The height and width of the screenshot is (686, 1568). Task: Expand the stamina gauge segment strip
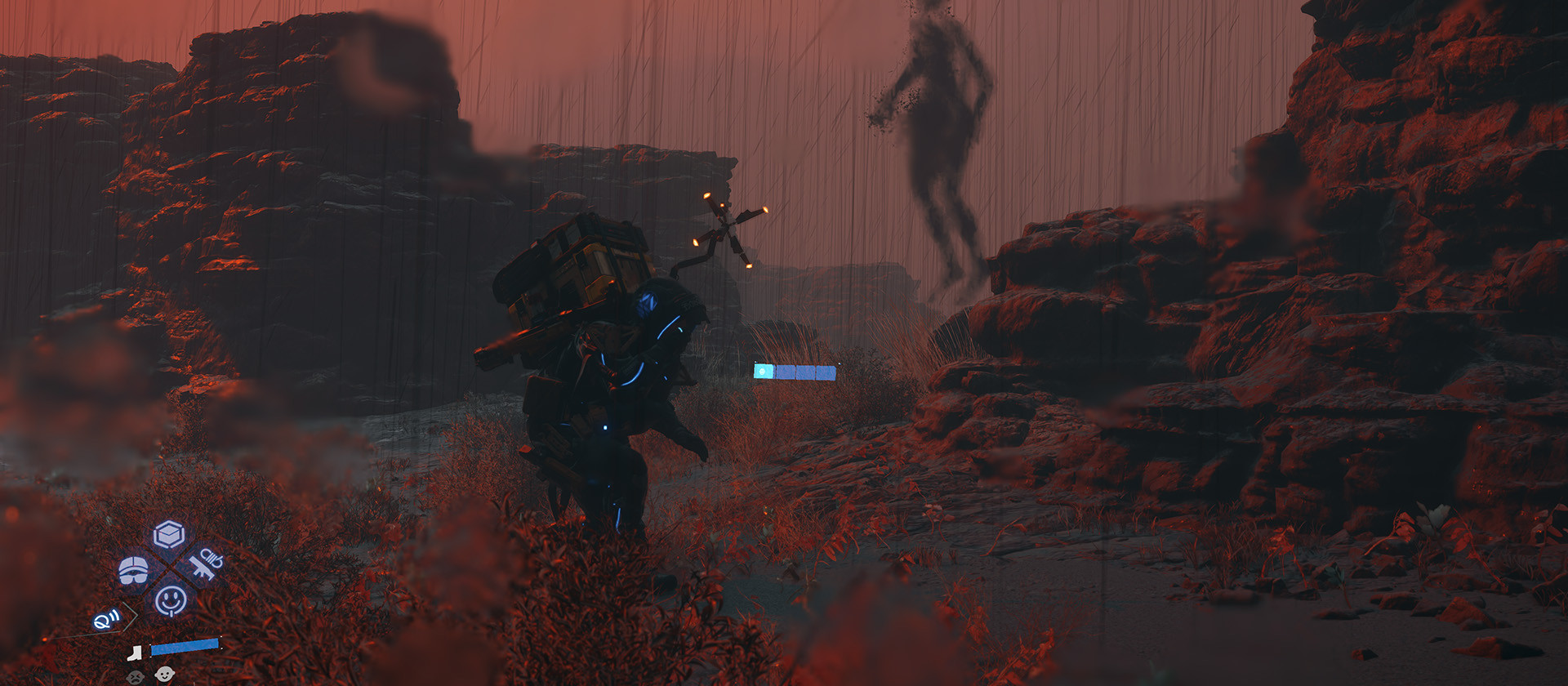tap(796, 372)
